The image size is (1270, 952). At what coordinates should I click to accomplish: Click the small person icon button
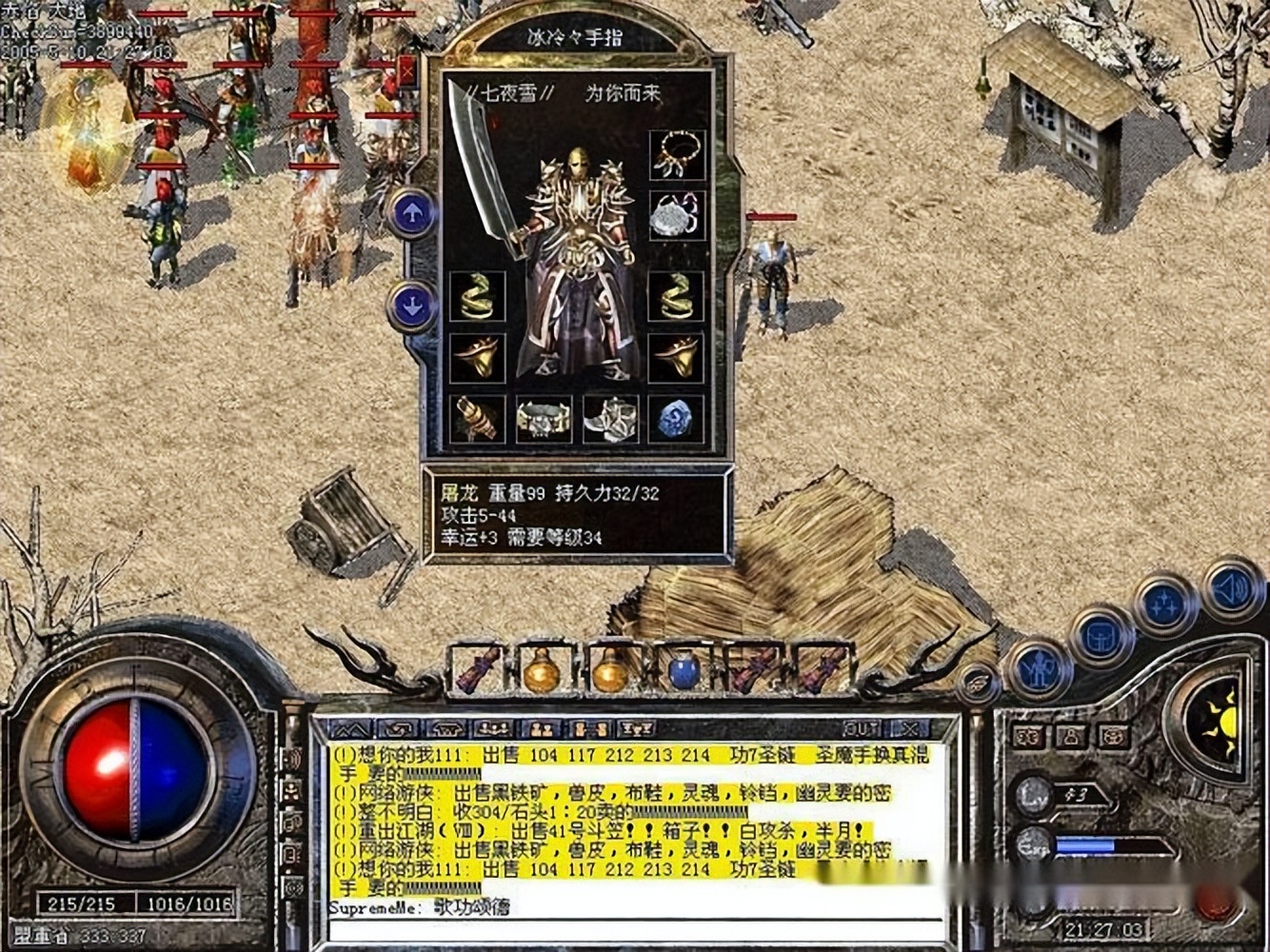(1070, 735)
